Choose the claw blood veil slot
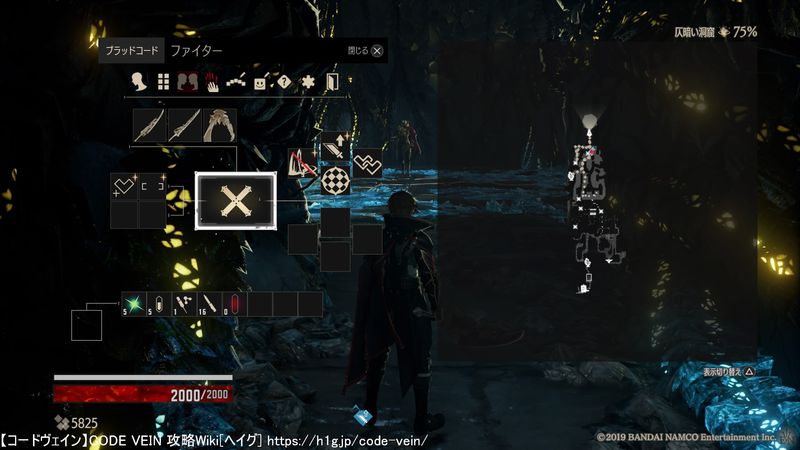The width and height of the screenshot is (800, 450). (220, 126)
